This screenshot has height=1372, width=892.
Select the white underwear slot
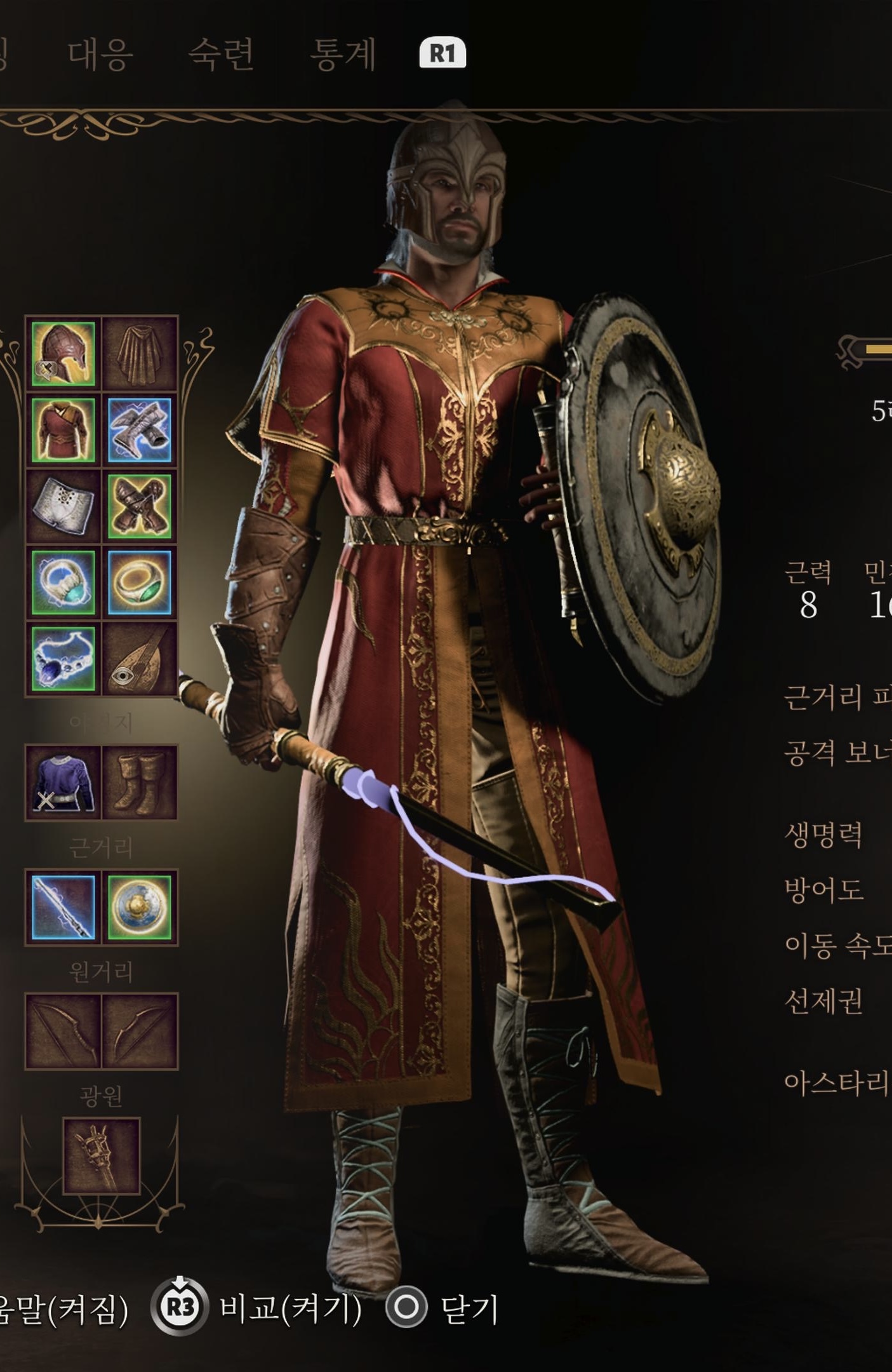[63, 506]
